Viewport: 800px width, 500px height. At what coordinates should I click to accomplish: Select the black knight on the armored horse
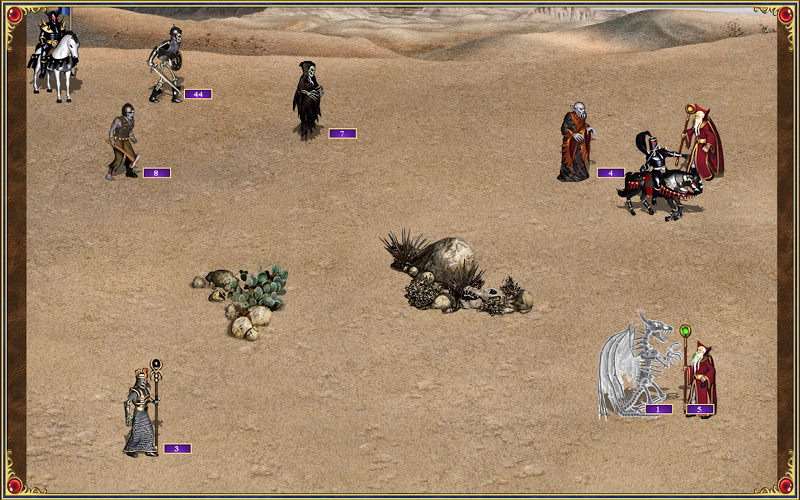pyautogui.click(x=656, y=176)
